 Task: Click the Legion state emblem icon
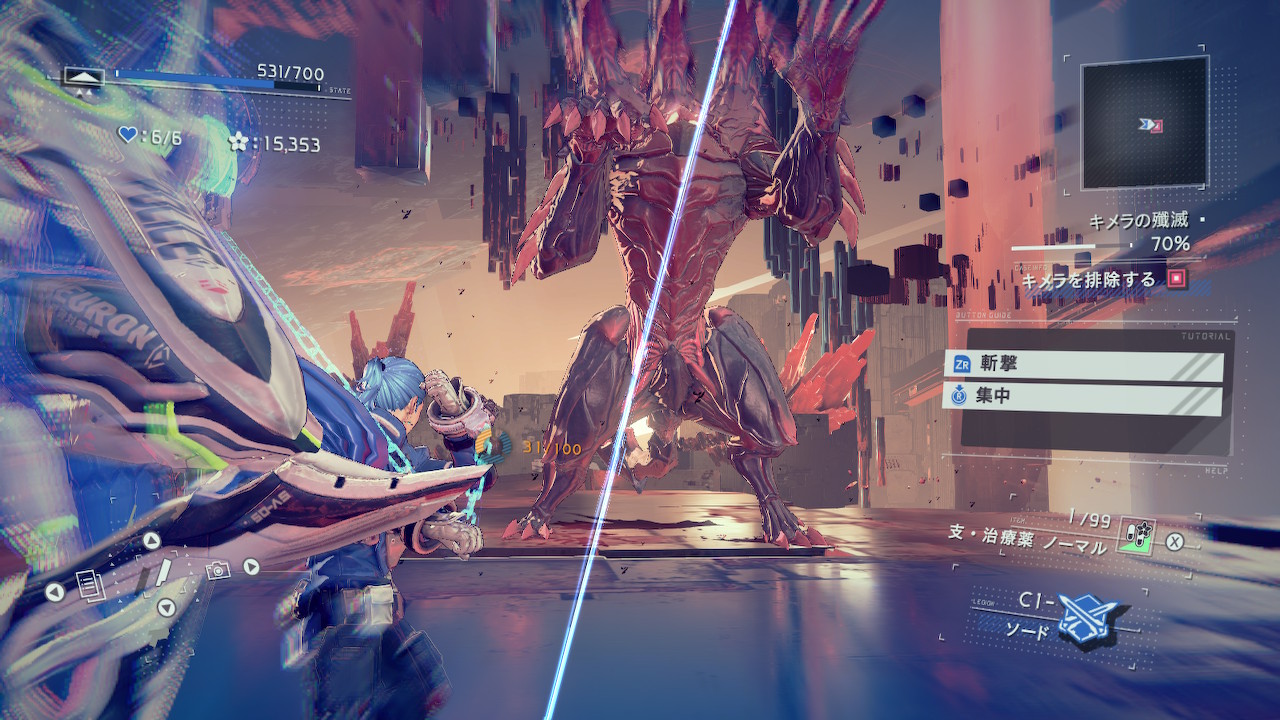[84, 76]
